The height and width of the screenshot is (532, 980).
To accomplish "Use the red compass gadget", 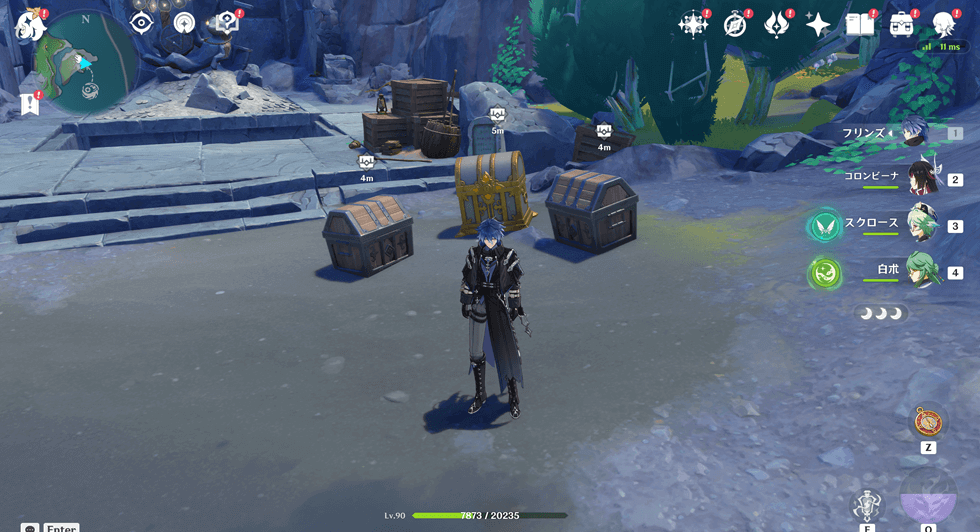I will (928, 421).
